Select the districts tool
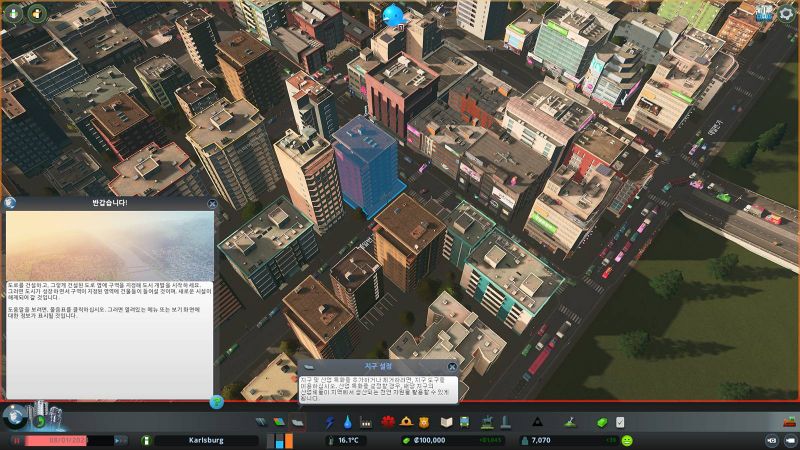The width and height of the screenshot is (800, 450). click(x=296, y=422)
